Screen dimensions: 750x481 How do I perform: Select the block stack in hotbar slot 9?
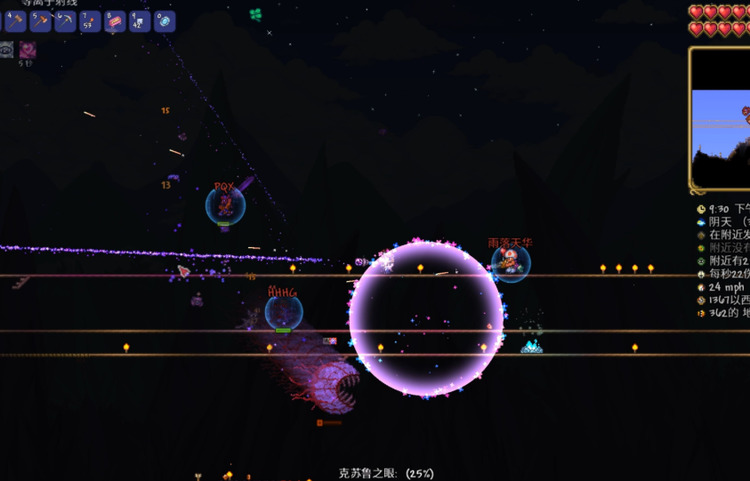(140, 21)
